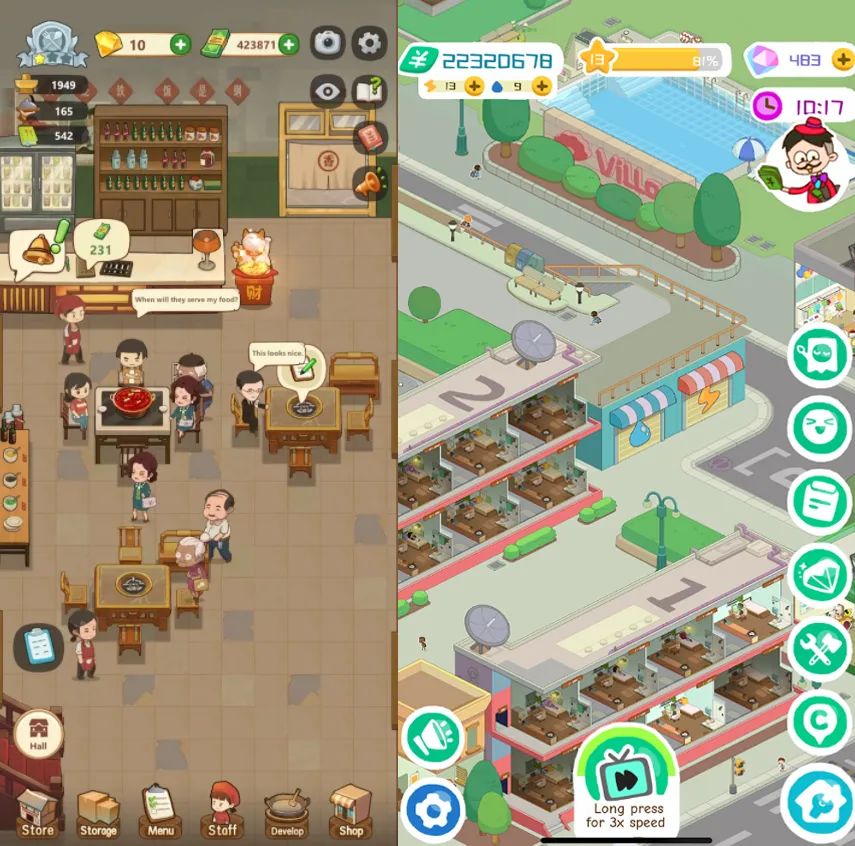The height and width of the screenshot is (846, 855).
Task: Open the blue clipboard task list
Action: coord(39,645)
